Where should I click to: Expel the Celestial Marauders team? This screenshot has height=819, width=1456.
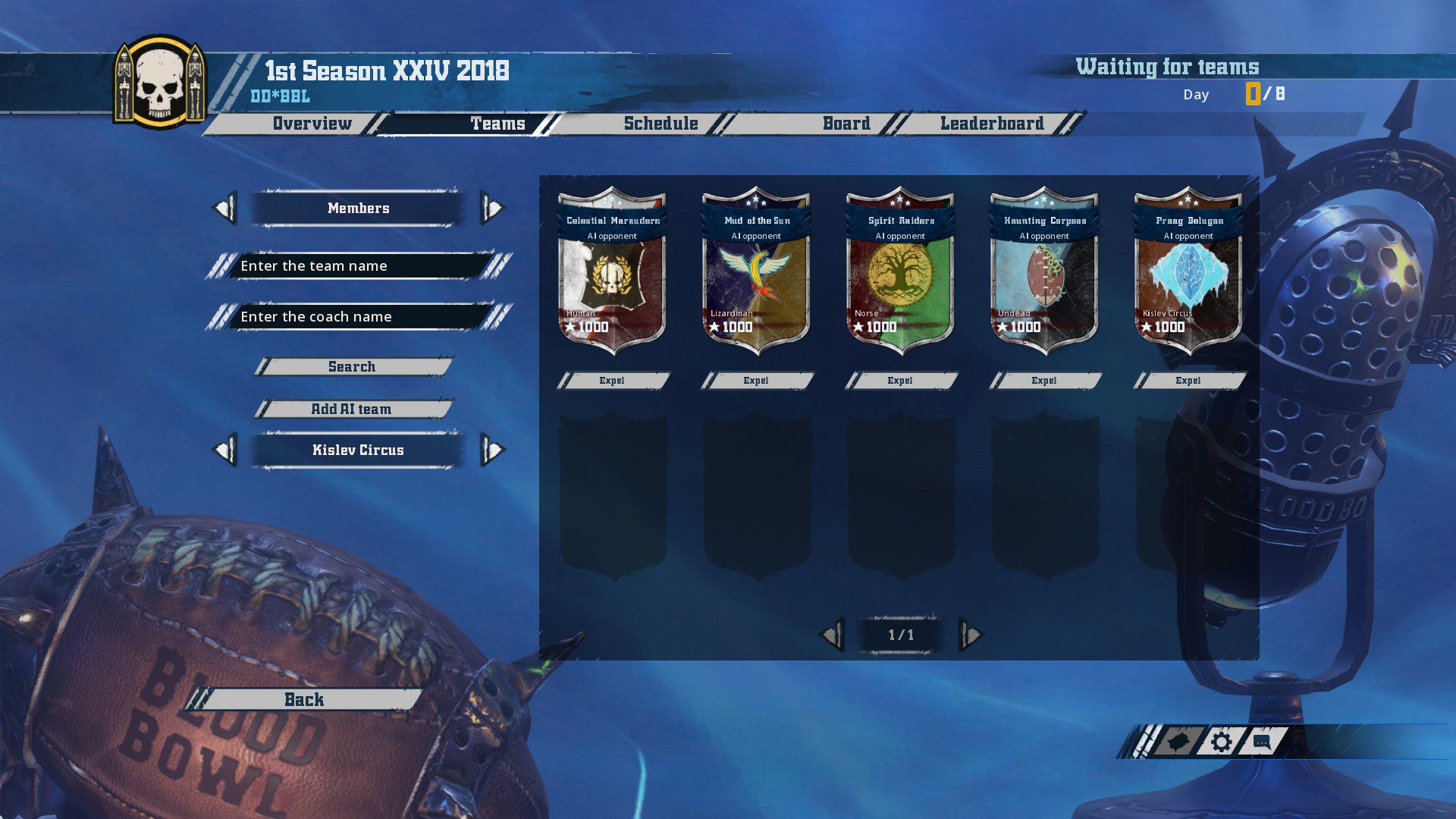(x=612, y=381)
